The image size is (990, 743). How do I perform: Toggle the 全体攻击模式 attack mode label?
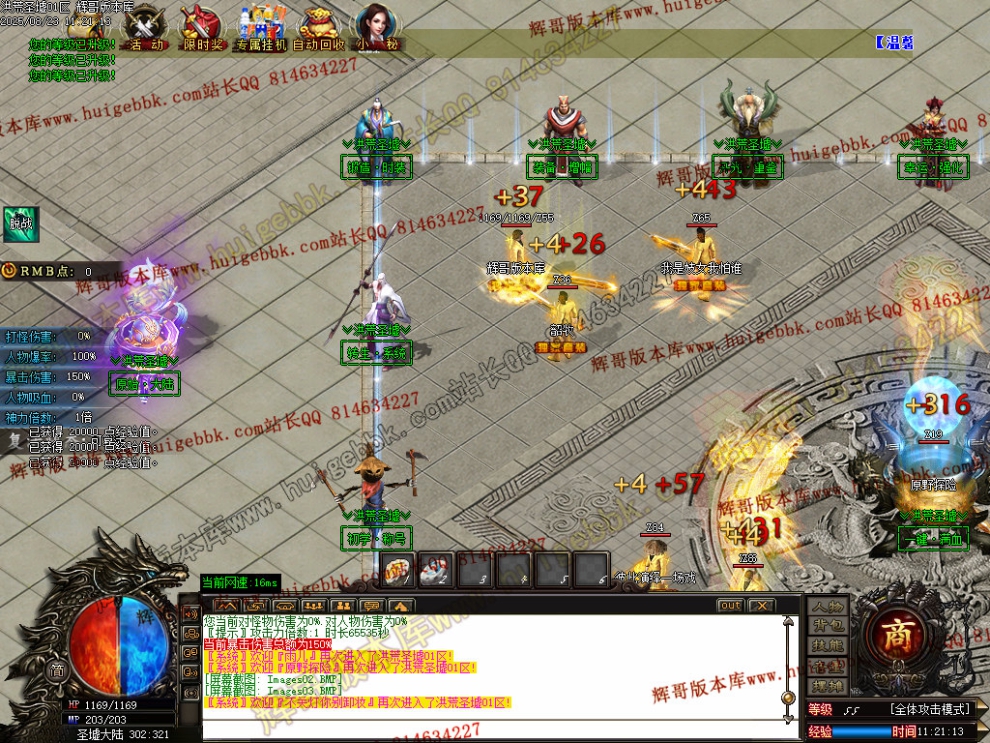click(930, 709)
